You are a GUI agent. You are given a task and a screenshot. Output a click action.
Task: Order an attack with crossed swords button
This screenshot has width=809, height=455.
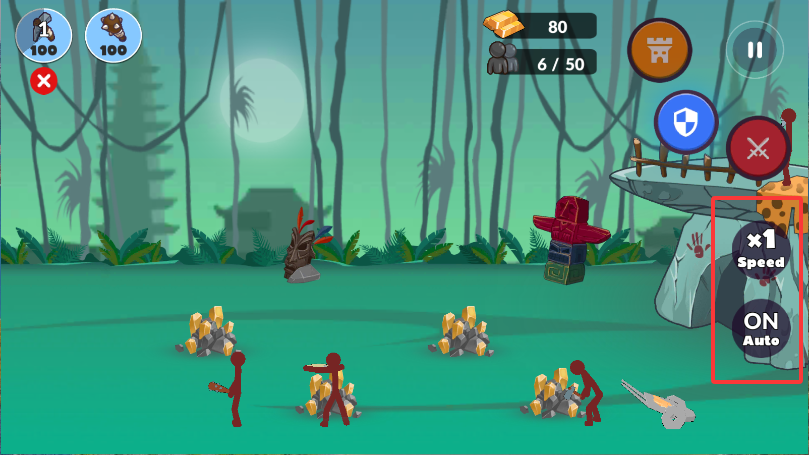click(x=758, y=149)
